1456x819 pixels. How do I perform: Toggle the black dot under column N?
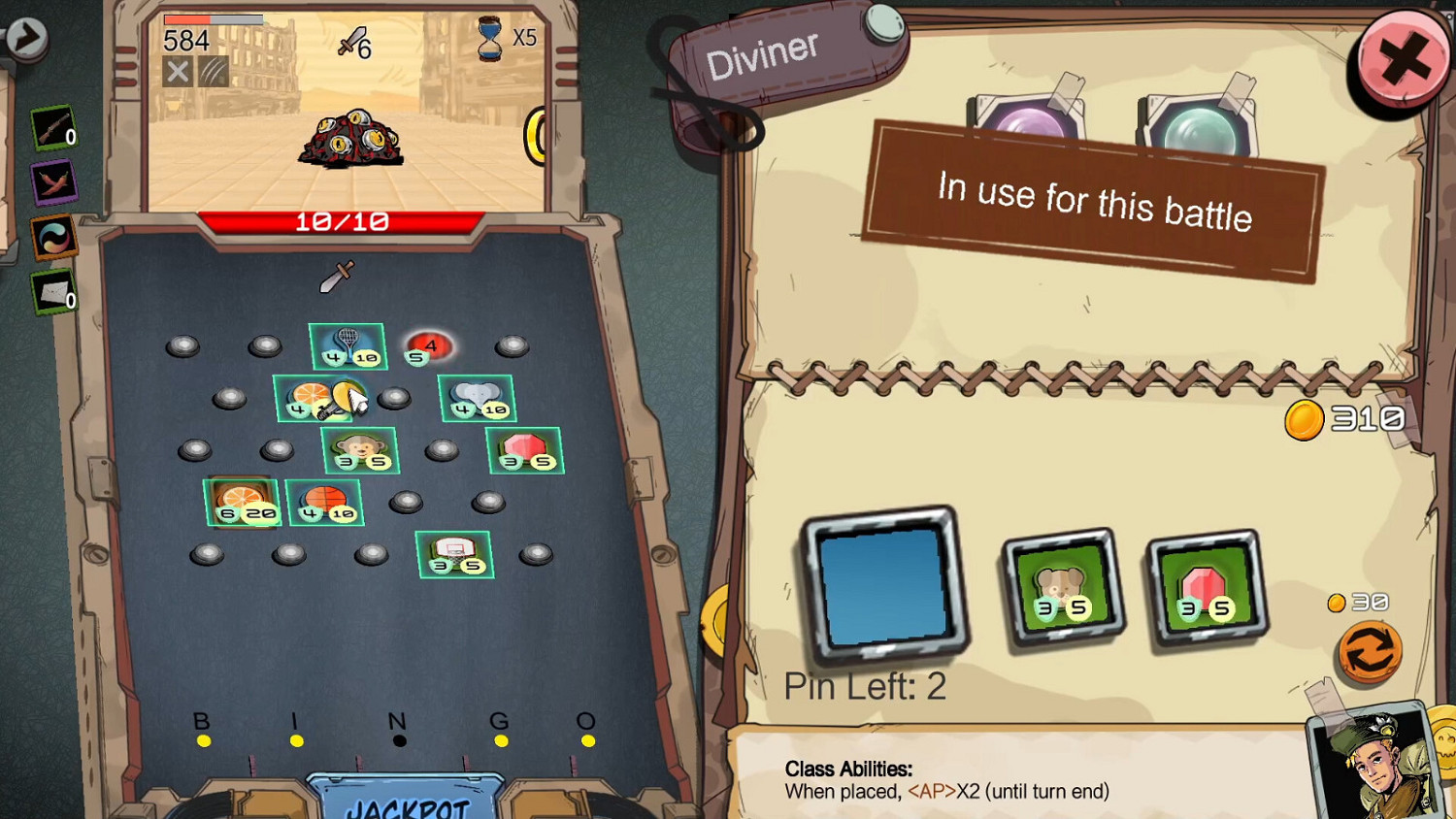pyautogui.click(x=397, y=741)
